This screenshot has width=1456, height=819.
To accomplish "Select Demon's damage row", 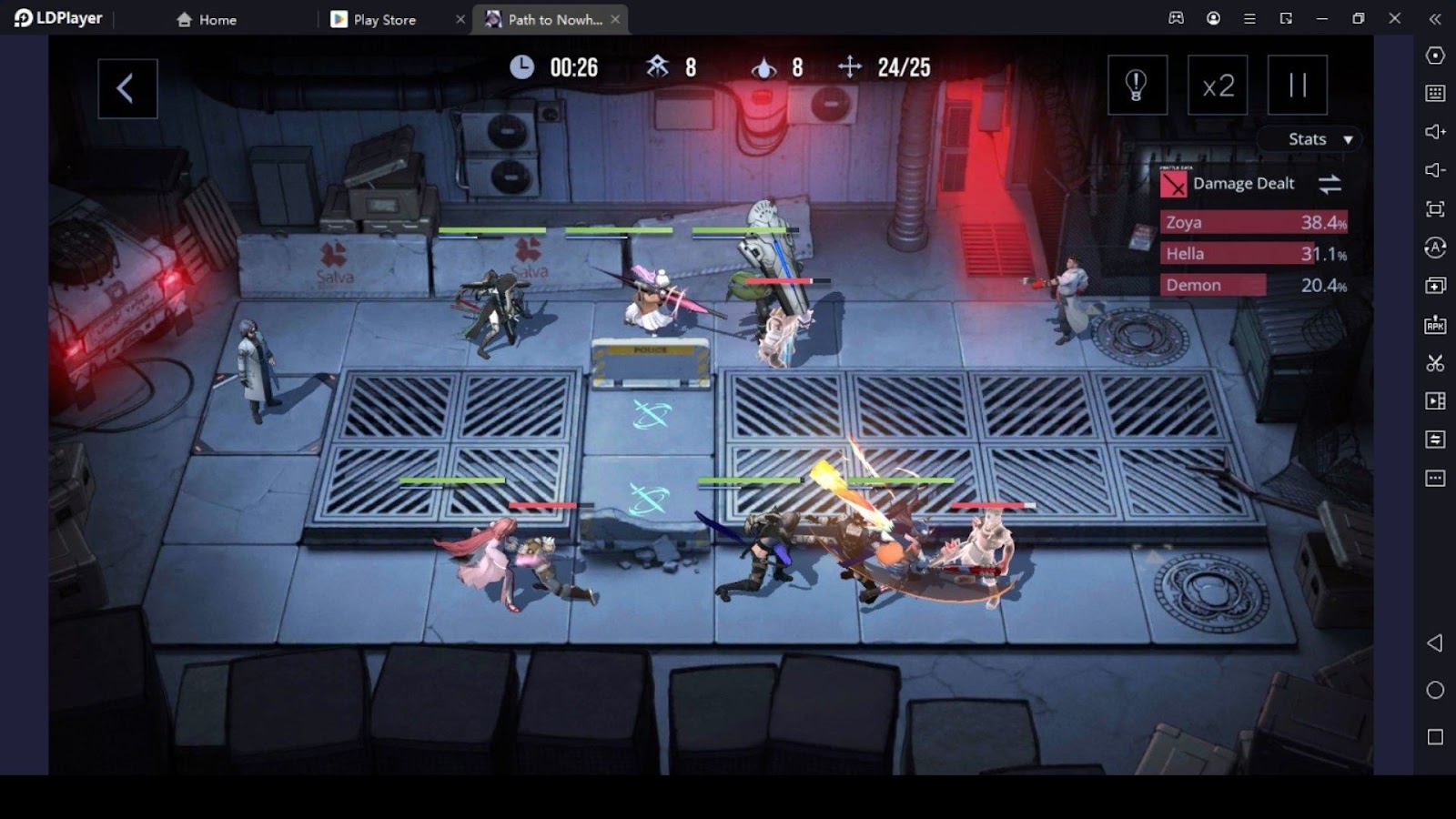I will point(1253,286).
